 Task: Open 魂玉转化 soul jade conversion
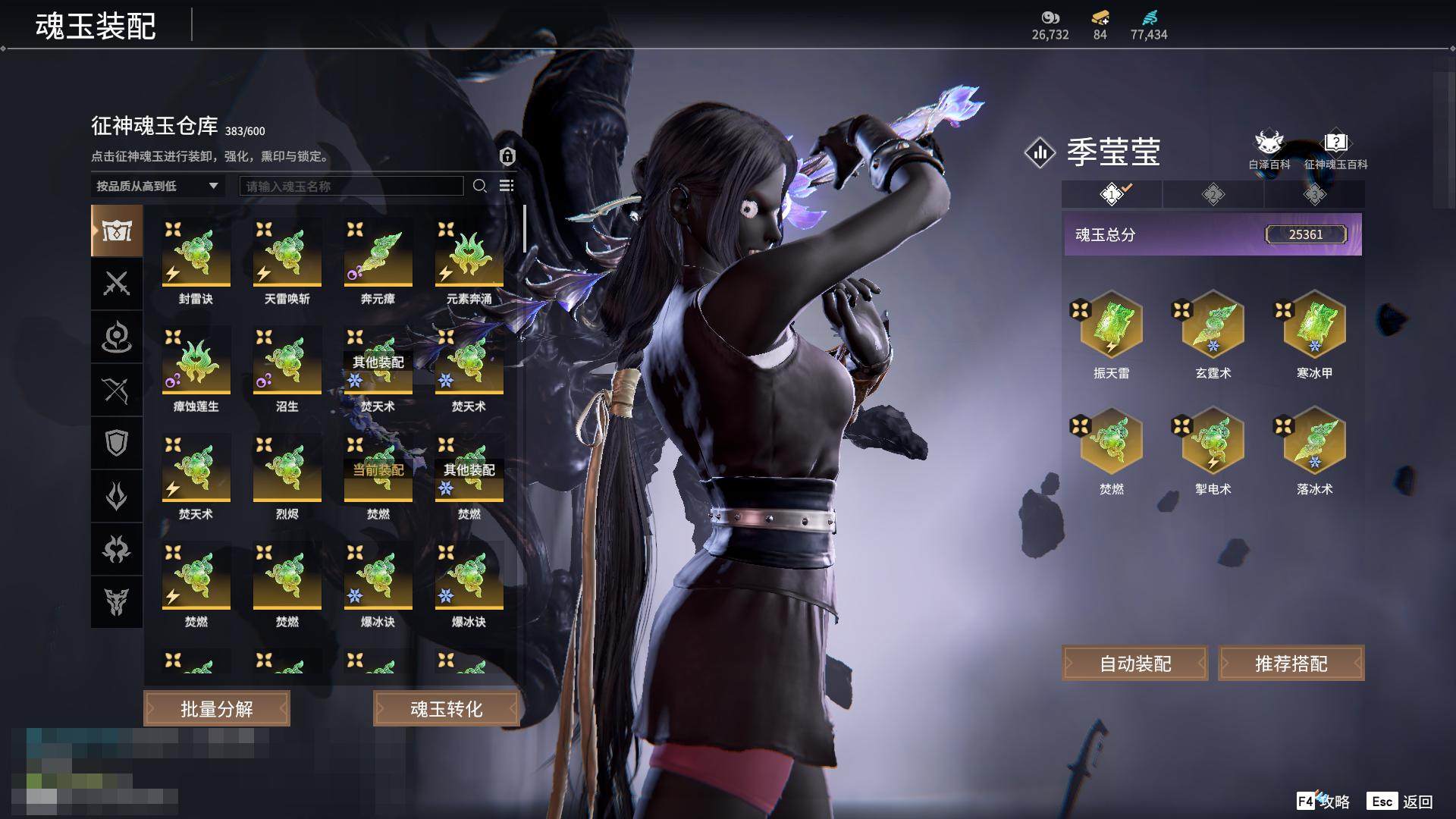point(446,709)
